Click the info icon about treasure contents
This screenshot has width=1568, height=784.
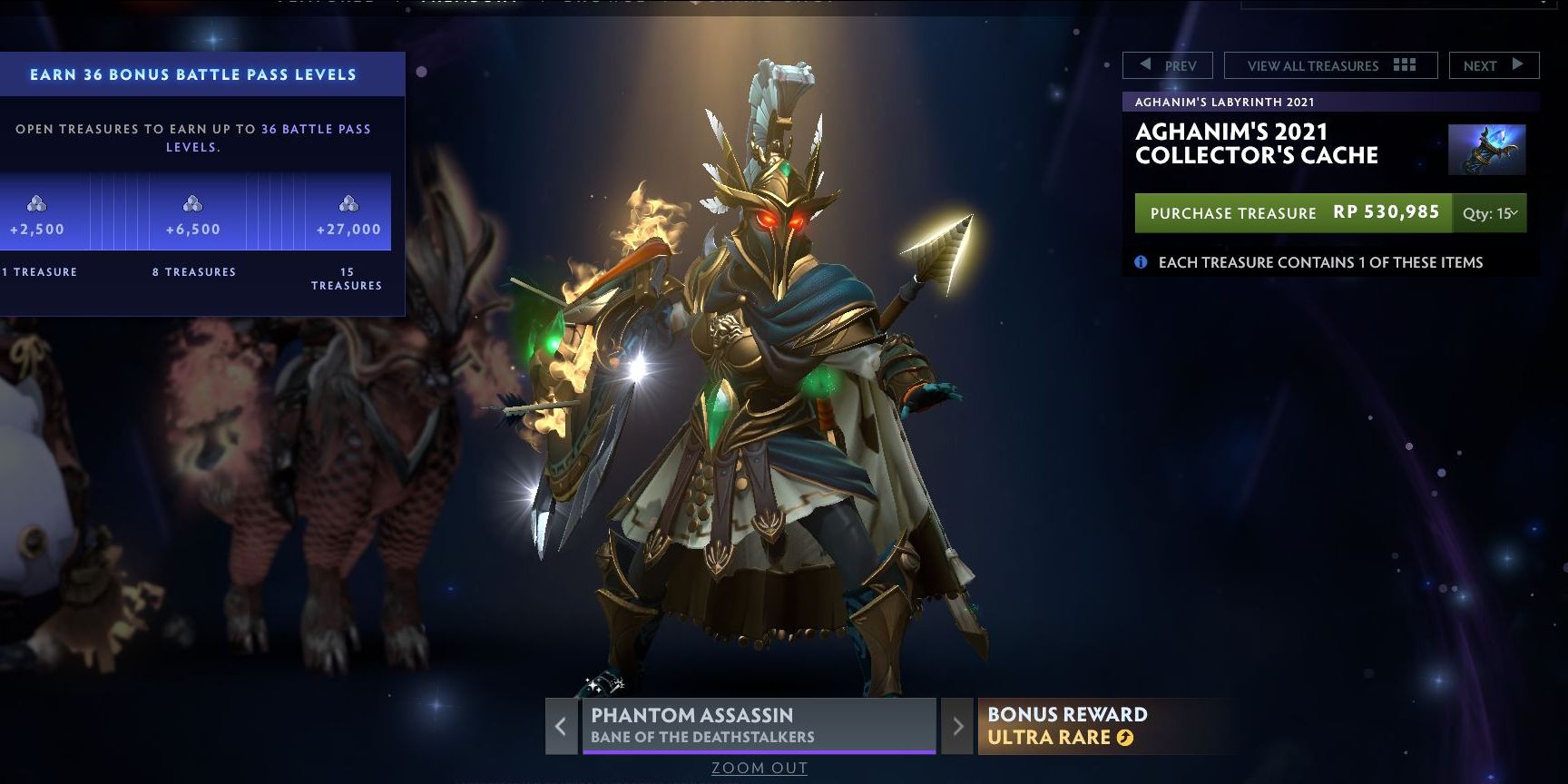[x=1142, y=262]
